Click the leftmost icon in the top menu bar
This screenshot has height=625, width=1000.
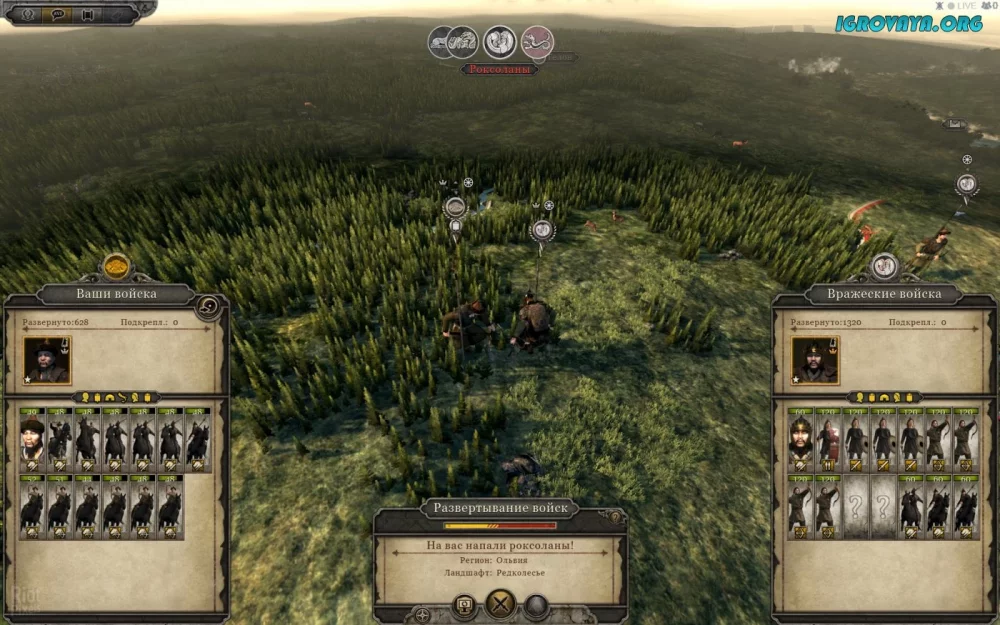pyautogui.click(x=27, y=14)
